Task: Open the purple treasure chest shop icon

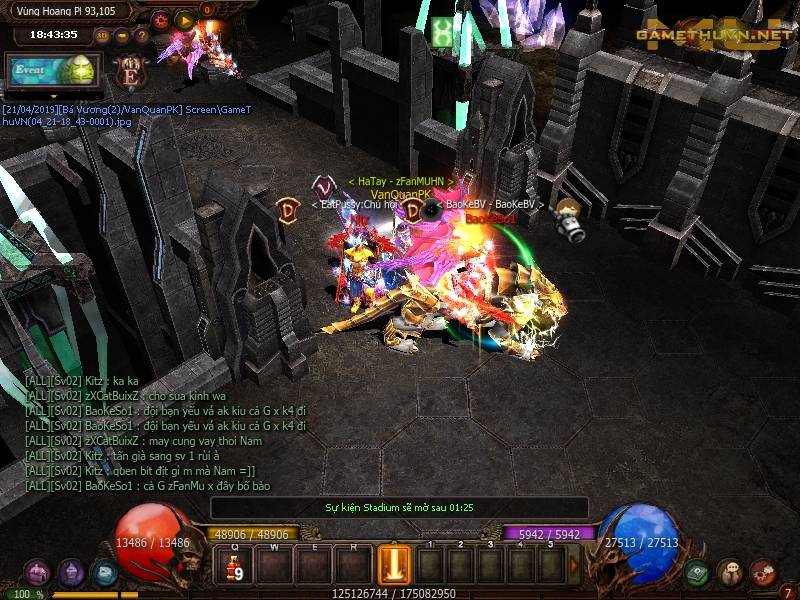Action: pyautogui.click(x=38, y=573)
